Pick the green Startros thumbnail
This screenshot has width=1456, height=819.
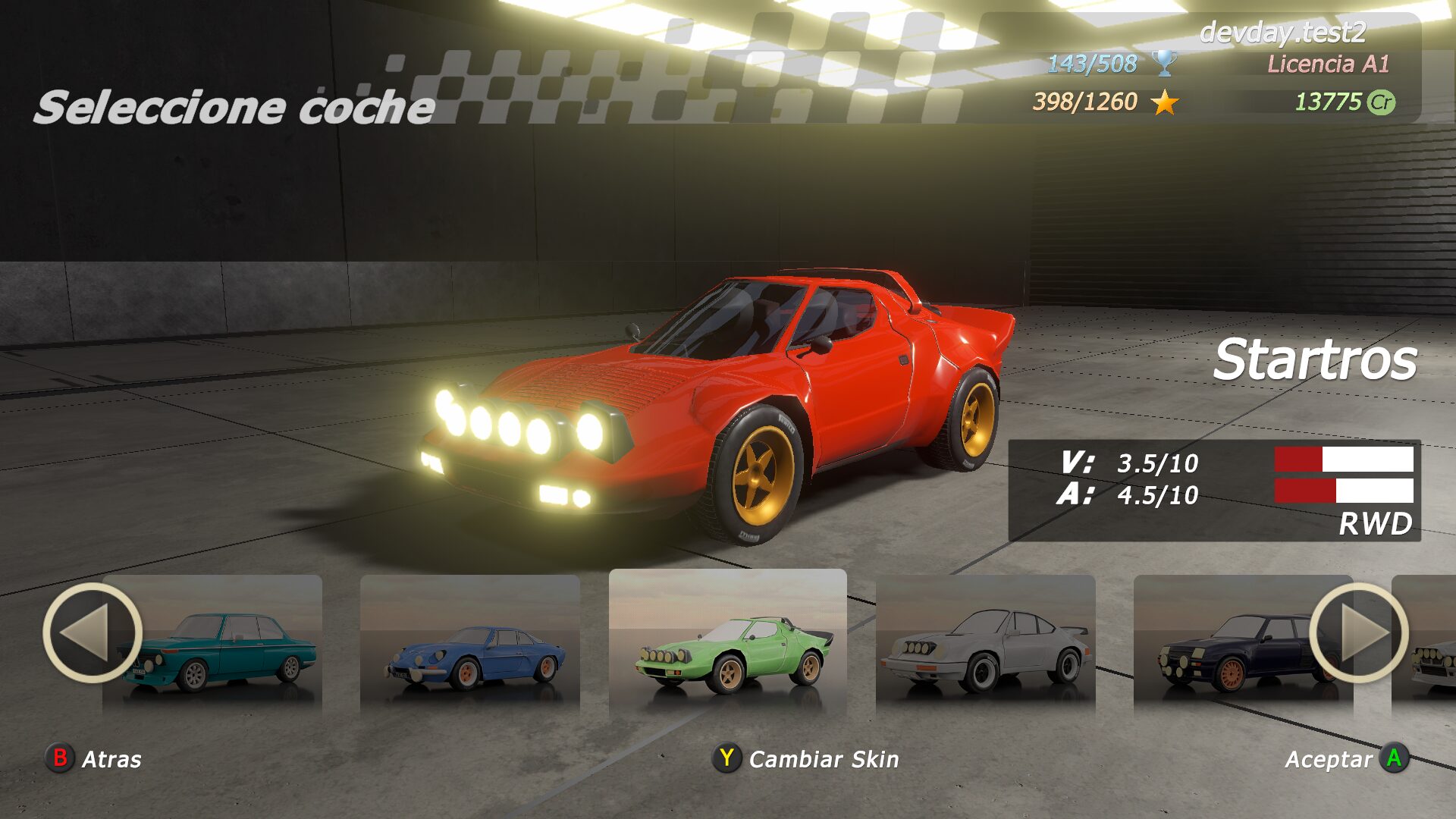(728, 643)
